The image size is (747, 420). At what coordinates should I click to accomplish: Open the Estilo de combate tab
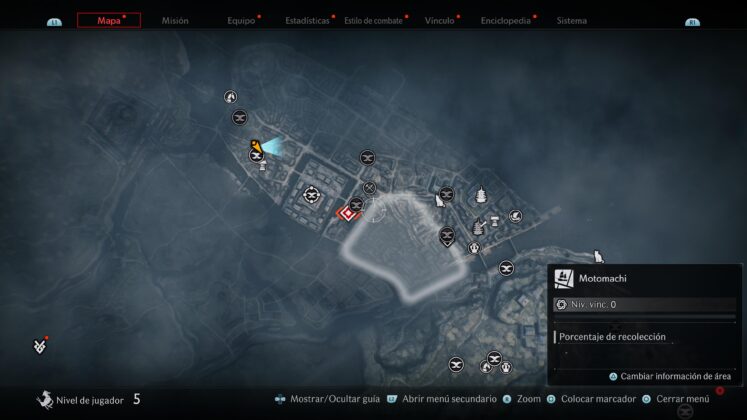click(373, 20)
